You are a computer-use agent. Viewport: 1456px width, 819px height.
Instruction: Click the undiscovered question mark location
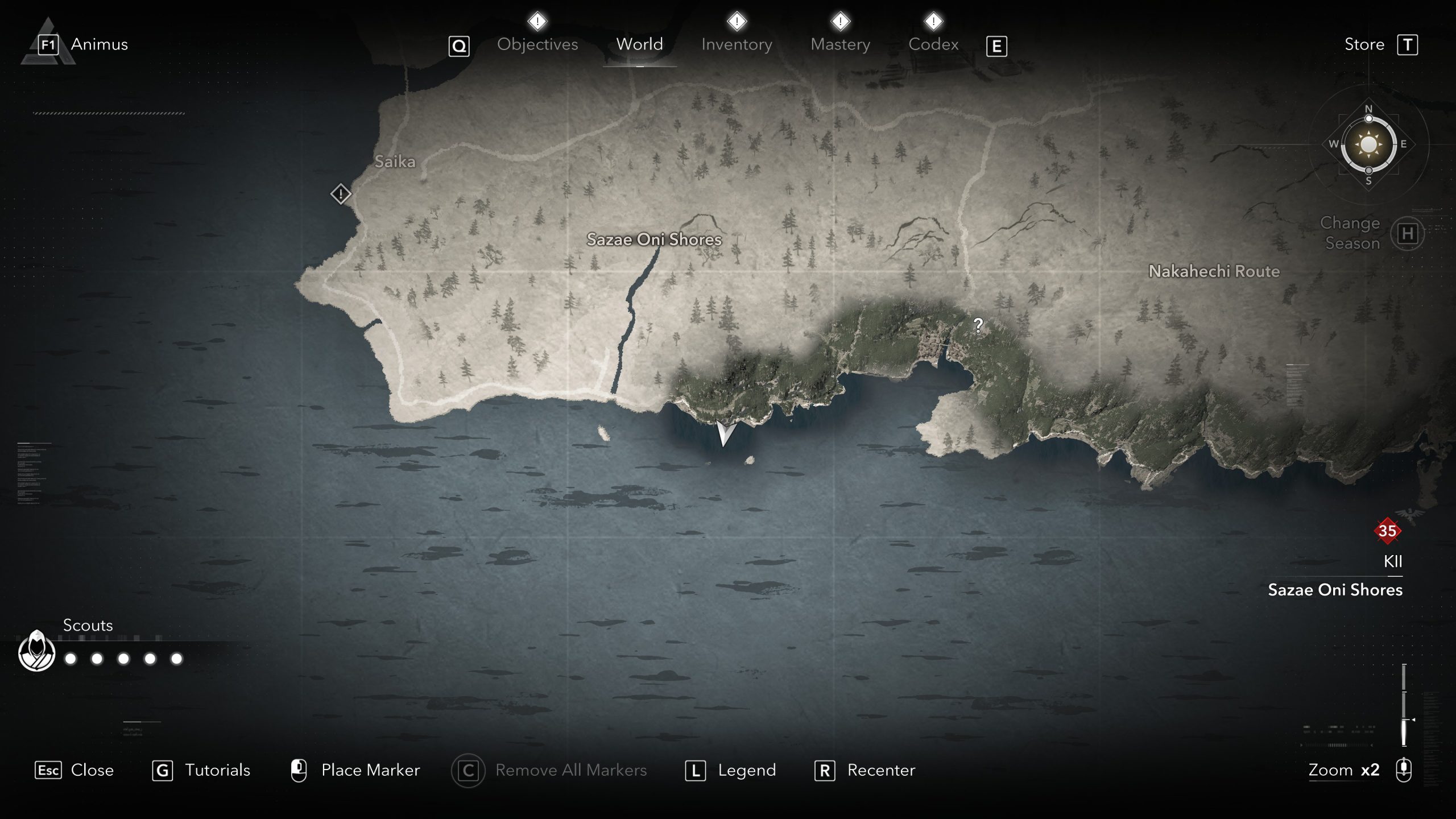pyautogui.click(x=978, y=325)
